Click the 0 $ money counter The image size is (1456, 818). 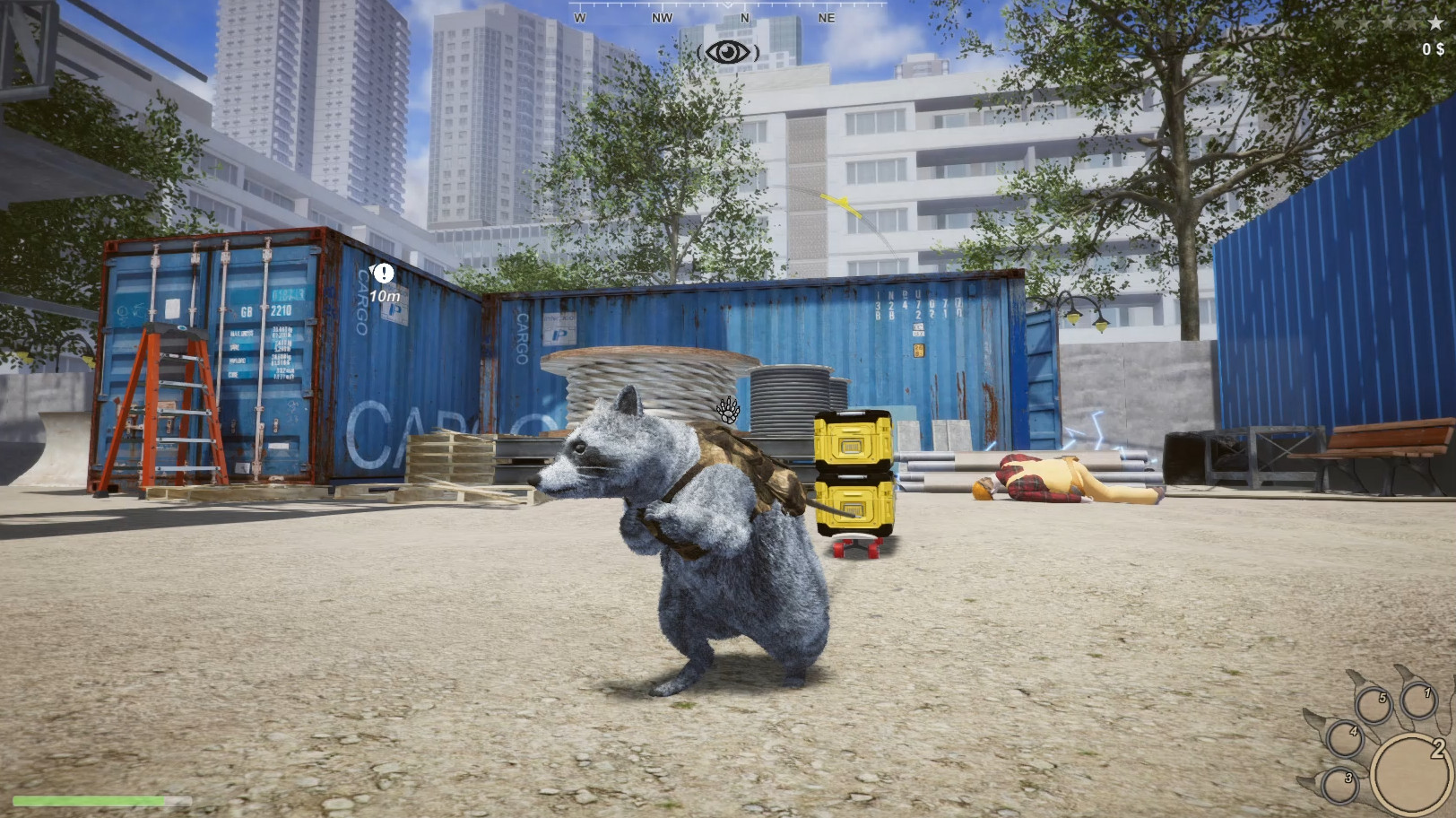point(1432,49)
